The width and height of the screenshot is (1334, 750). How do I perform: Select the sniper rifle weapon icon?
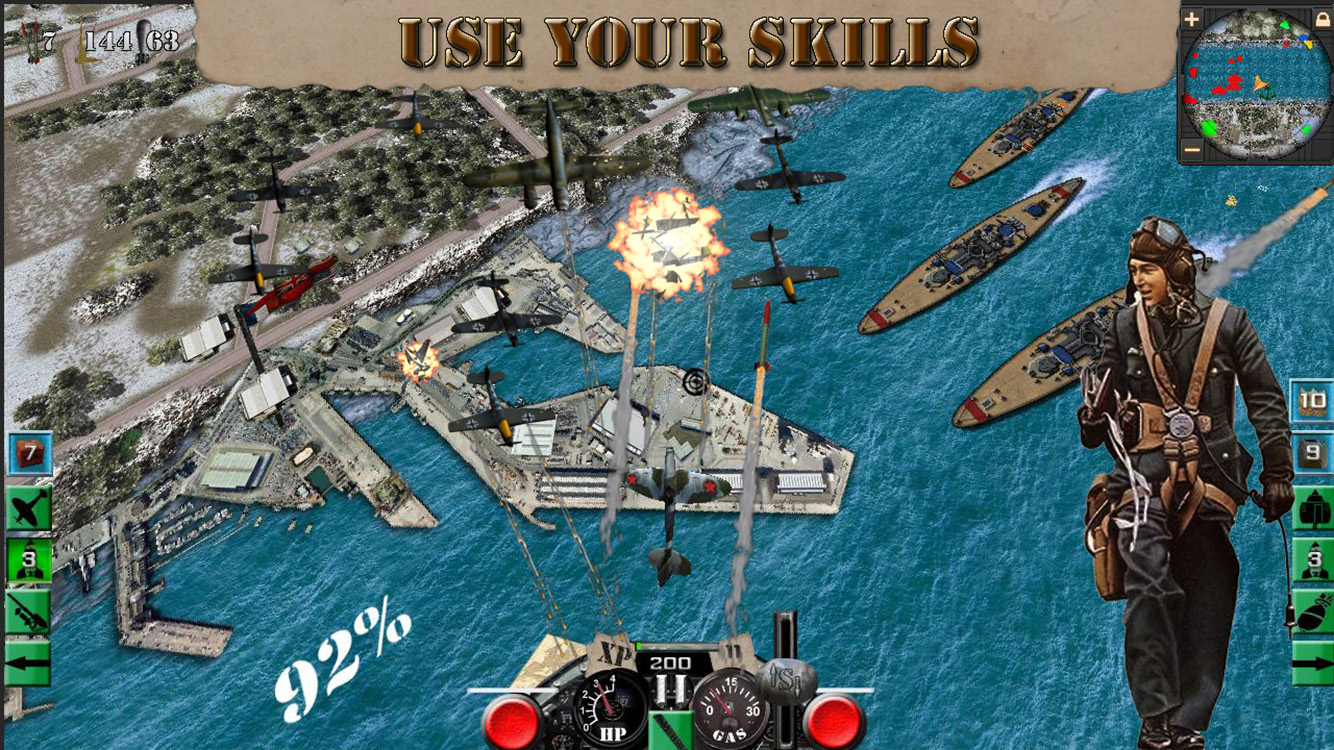tap(28, 610)
